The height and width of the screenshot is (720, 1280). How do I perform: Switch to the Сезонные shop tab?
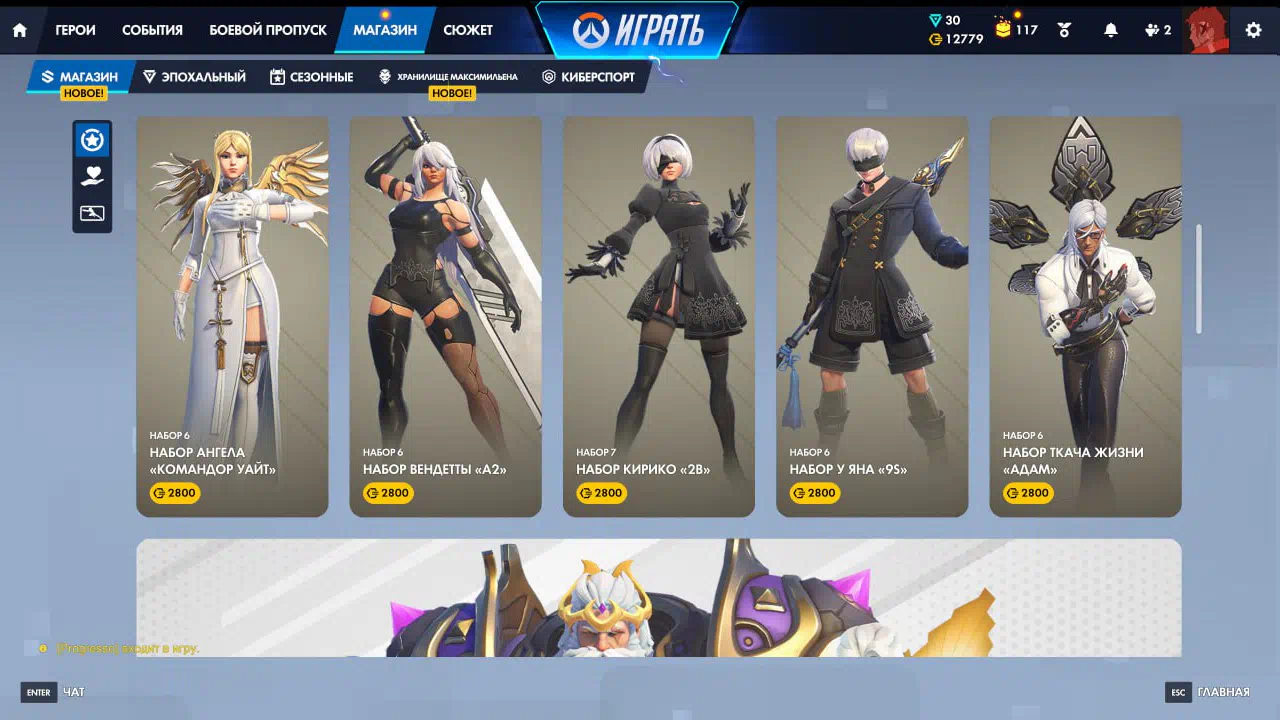pos(311,77)
